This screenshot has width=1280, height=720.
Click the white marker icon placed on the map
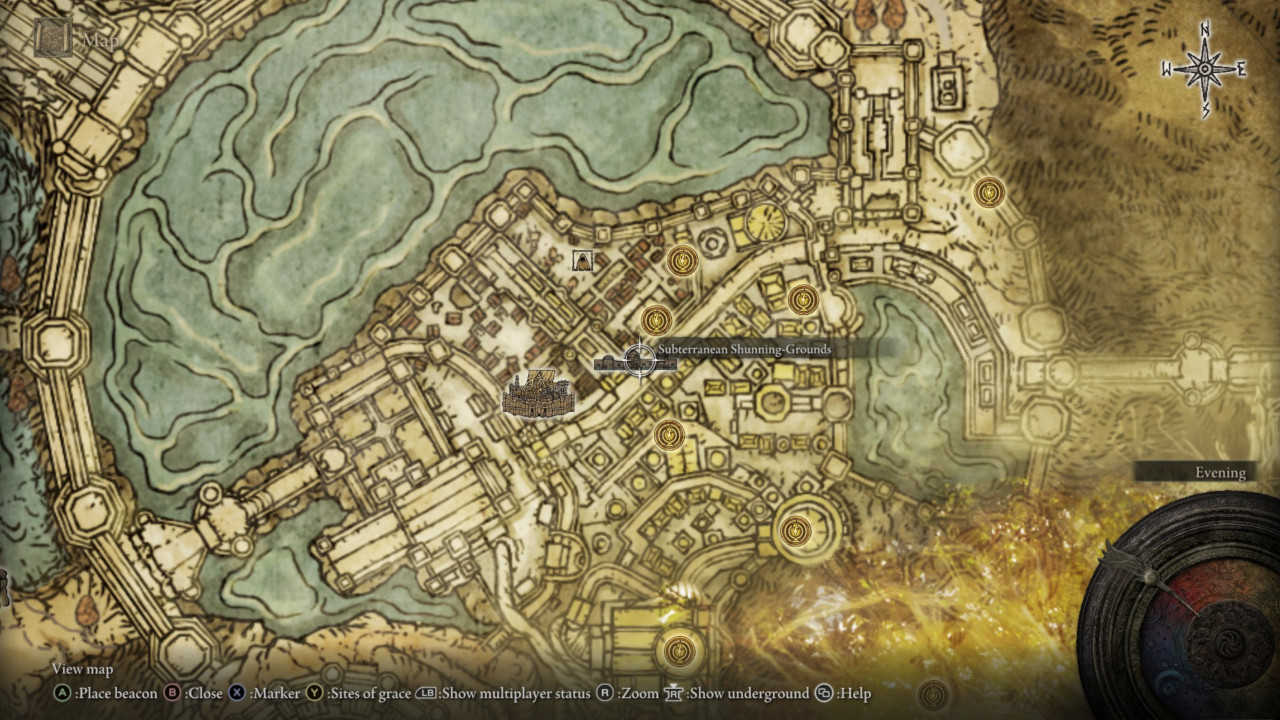point(583,259)
